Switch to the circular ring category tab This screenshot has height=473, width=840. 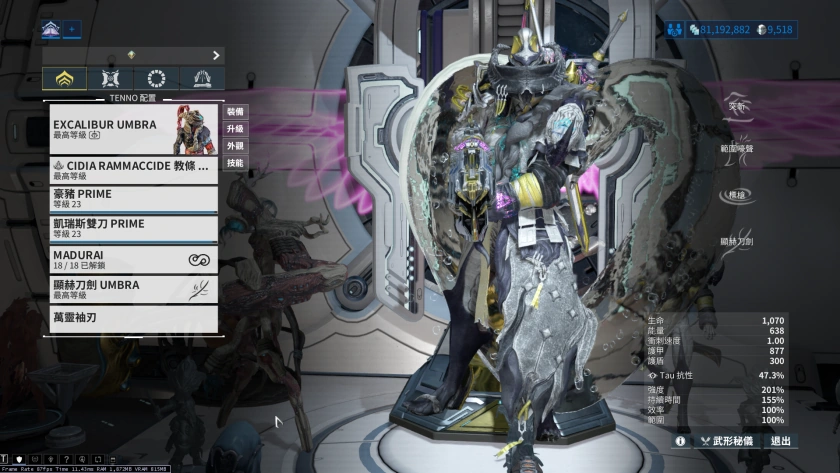(x=156, y=79)
